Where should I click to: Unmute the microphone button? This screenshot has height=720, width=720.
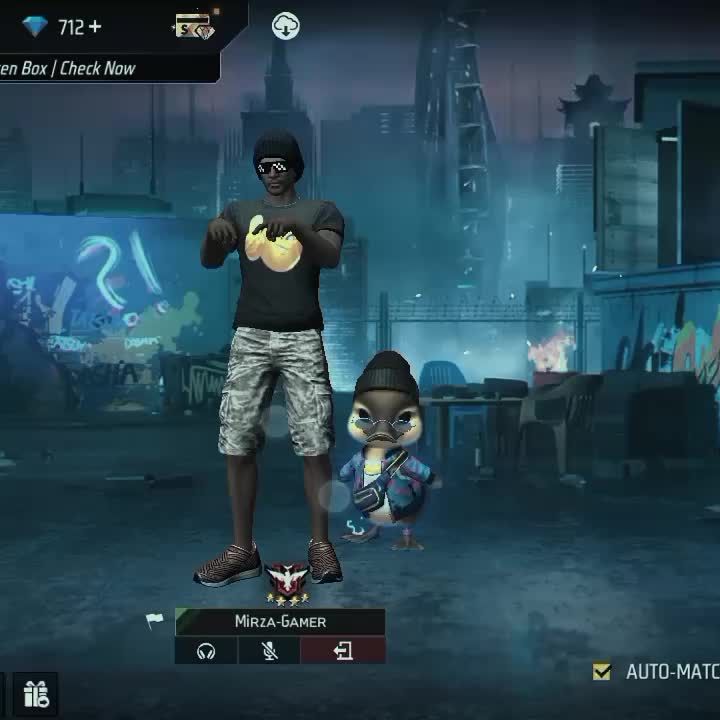[269, 651]
